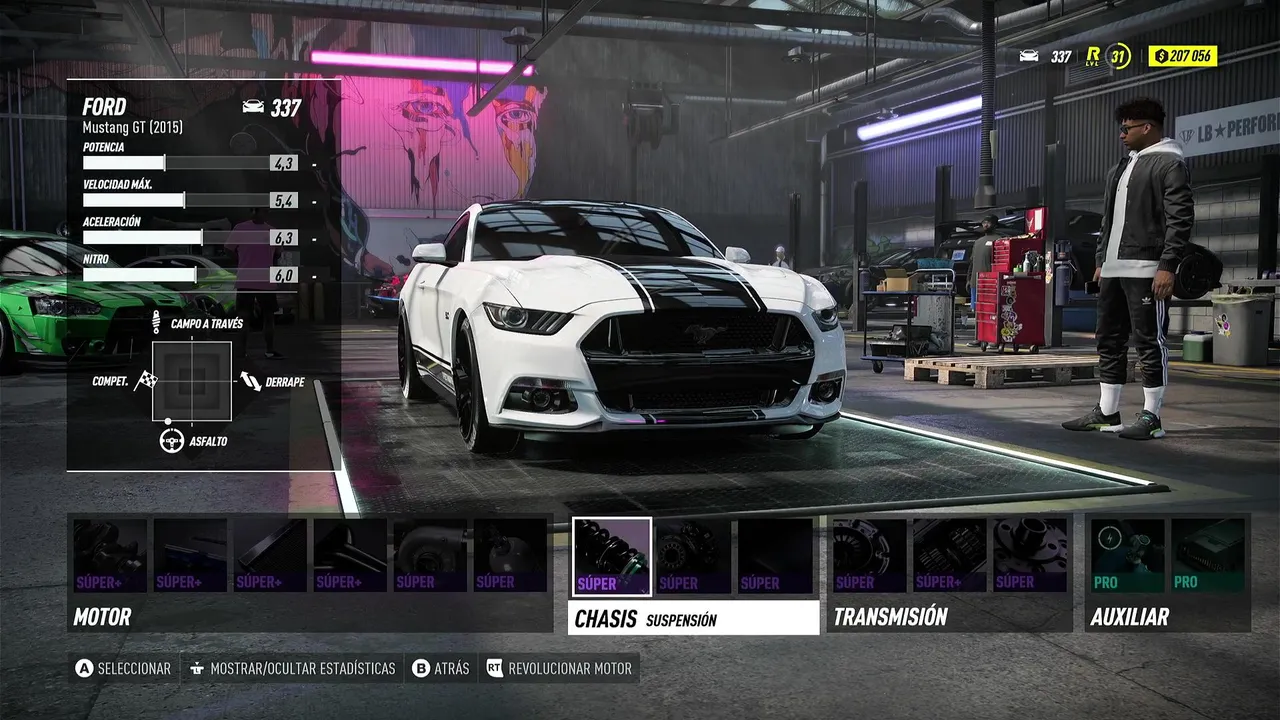Activate Revolucionar Motor
Viewport: 1280px width, 720px height.
click(x=559, y=668)
